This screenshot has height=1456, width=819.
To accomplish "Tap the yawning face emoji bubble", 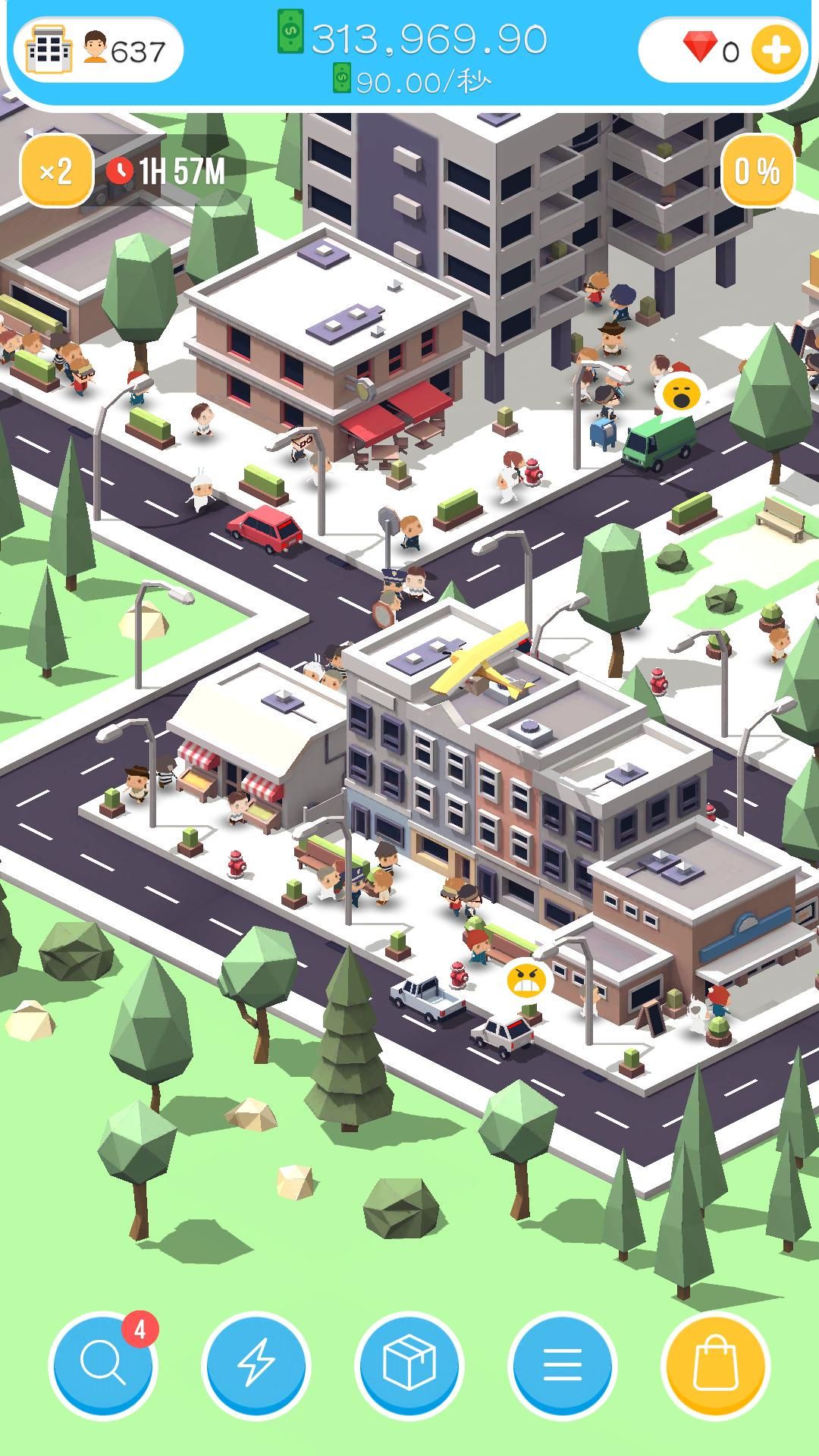I will click(x=680, y=394).
